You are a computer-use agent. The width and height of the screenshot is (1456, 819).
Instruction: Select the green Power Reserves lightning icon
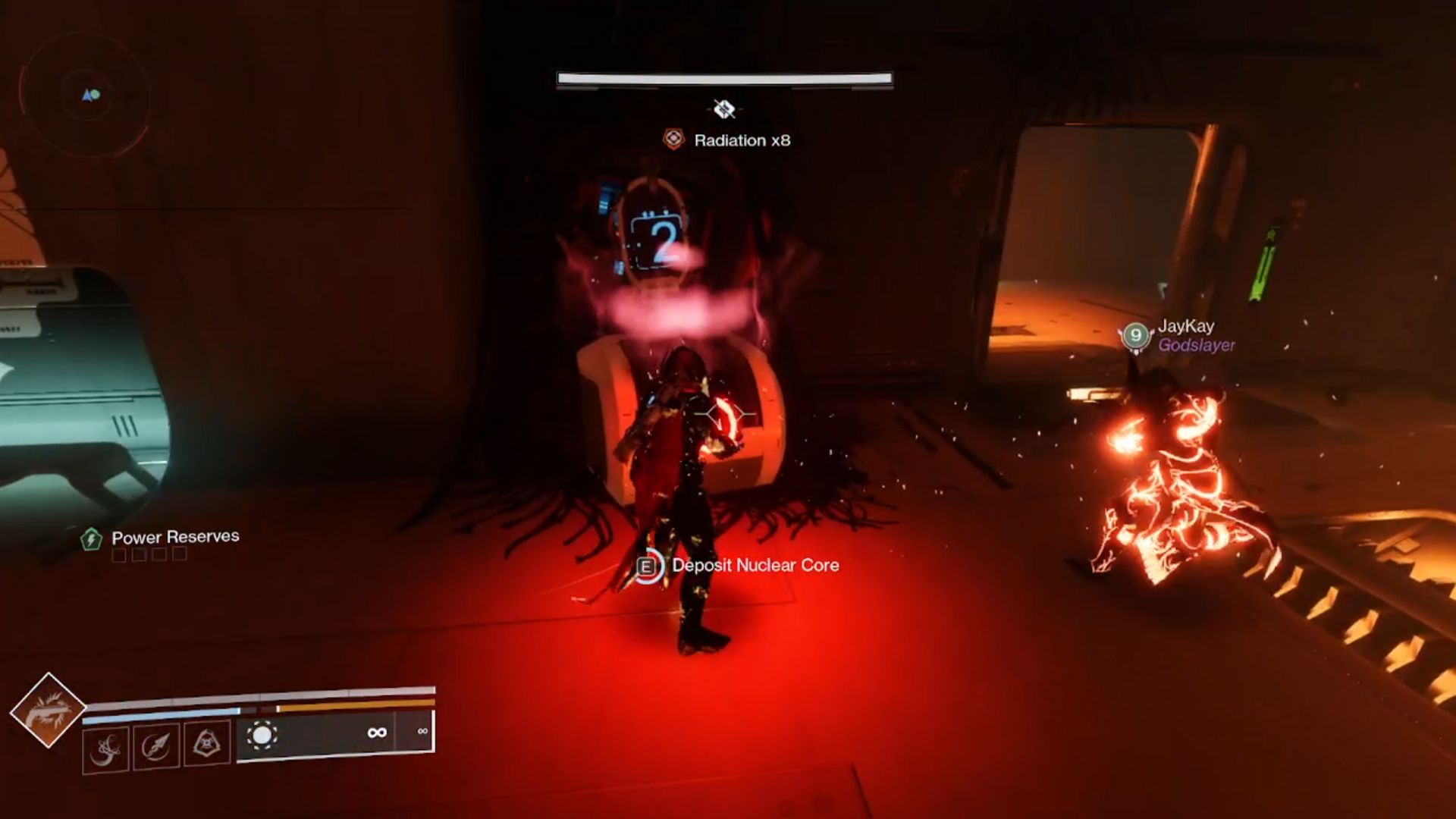click(93, 536)
